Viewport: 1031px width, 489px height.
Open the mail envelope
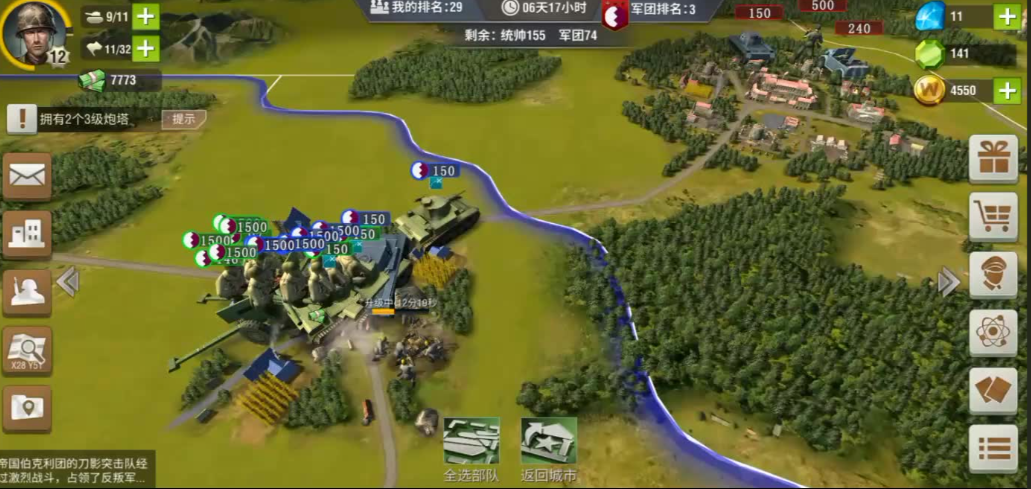tap(27, 177)
